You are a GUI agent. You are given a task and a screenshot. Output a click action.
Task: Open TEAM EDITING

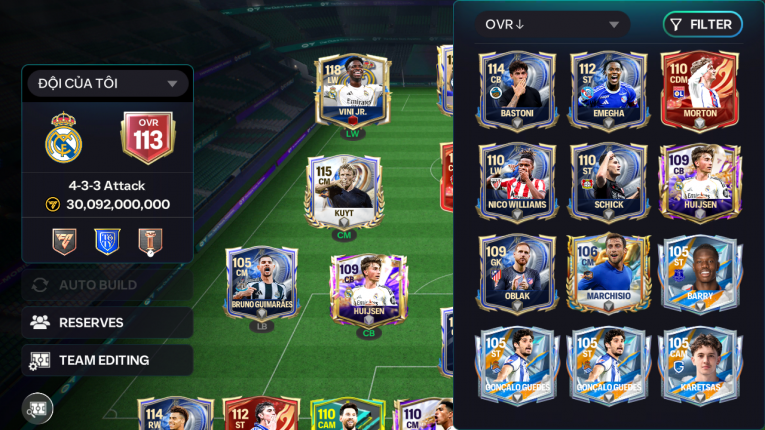pos(107,360)
